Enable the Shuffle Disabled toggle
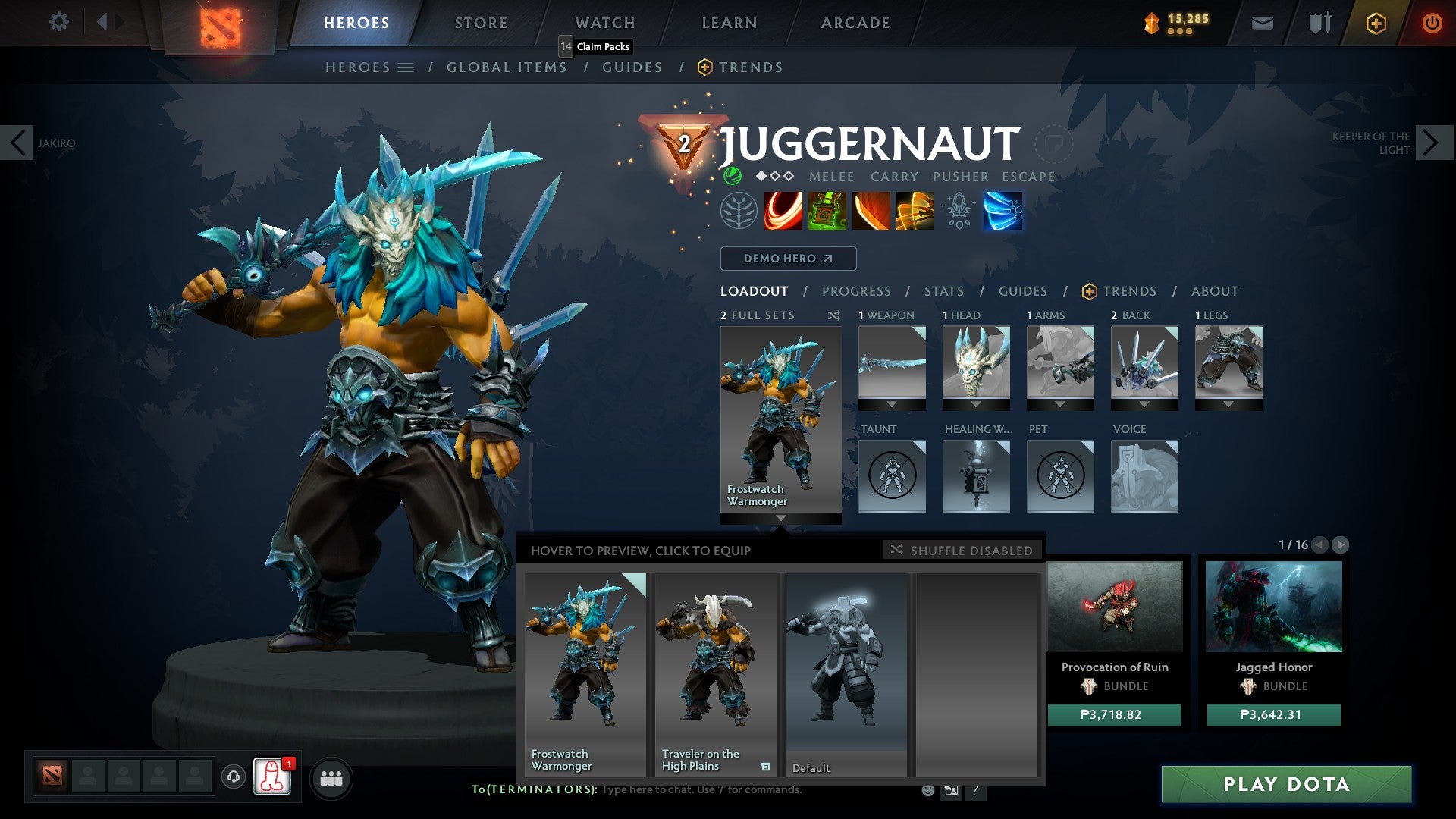1456x819 pixels. click(962, 551)
